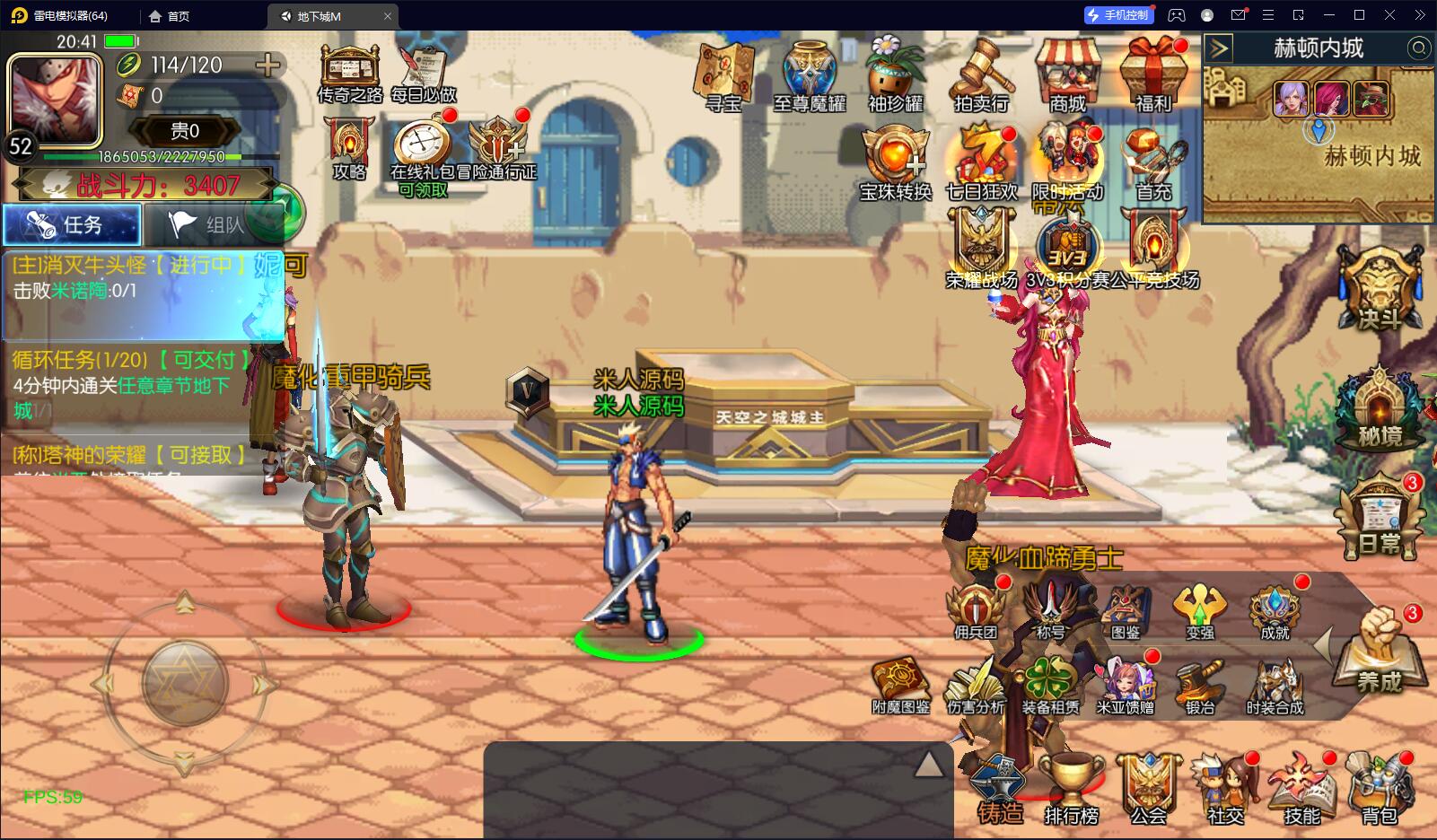Open the 公会 guild panel

tap(1148, 790)
